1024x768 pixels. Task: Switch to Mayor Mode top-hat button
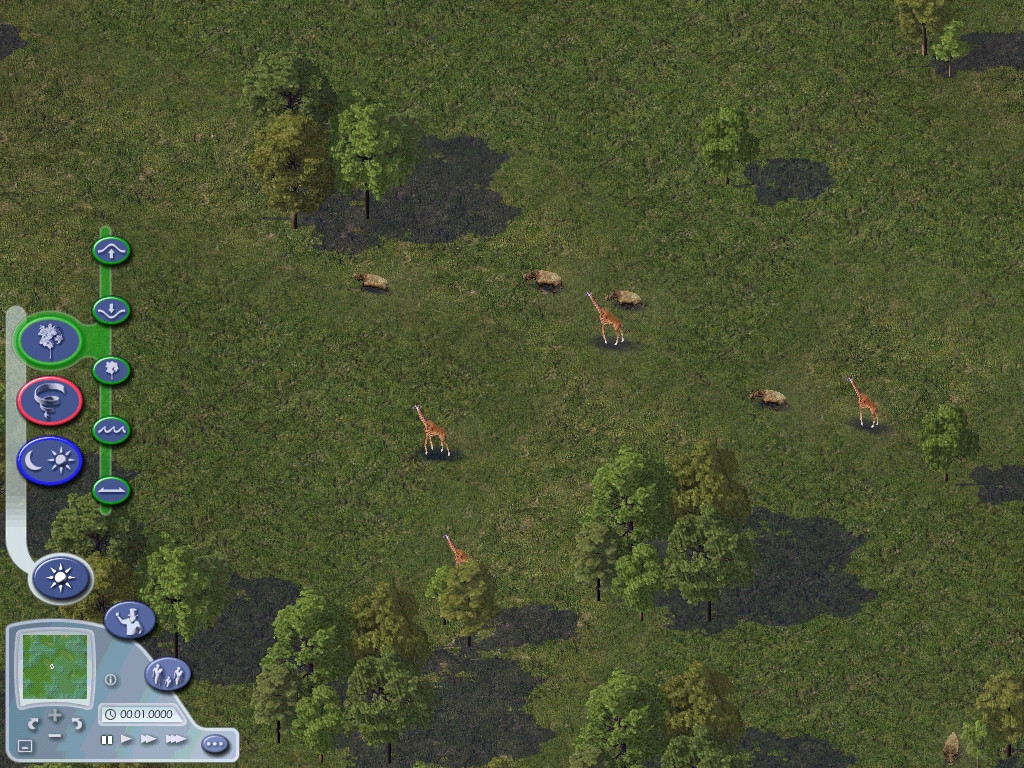click(129, 620)
